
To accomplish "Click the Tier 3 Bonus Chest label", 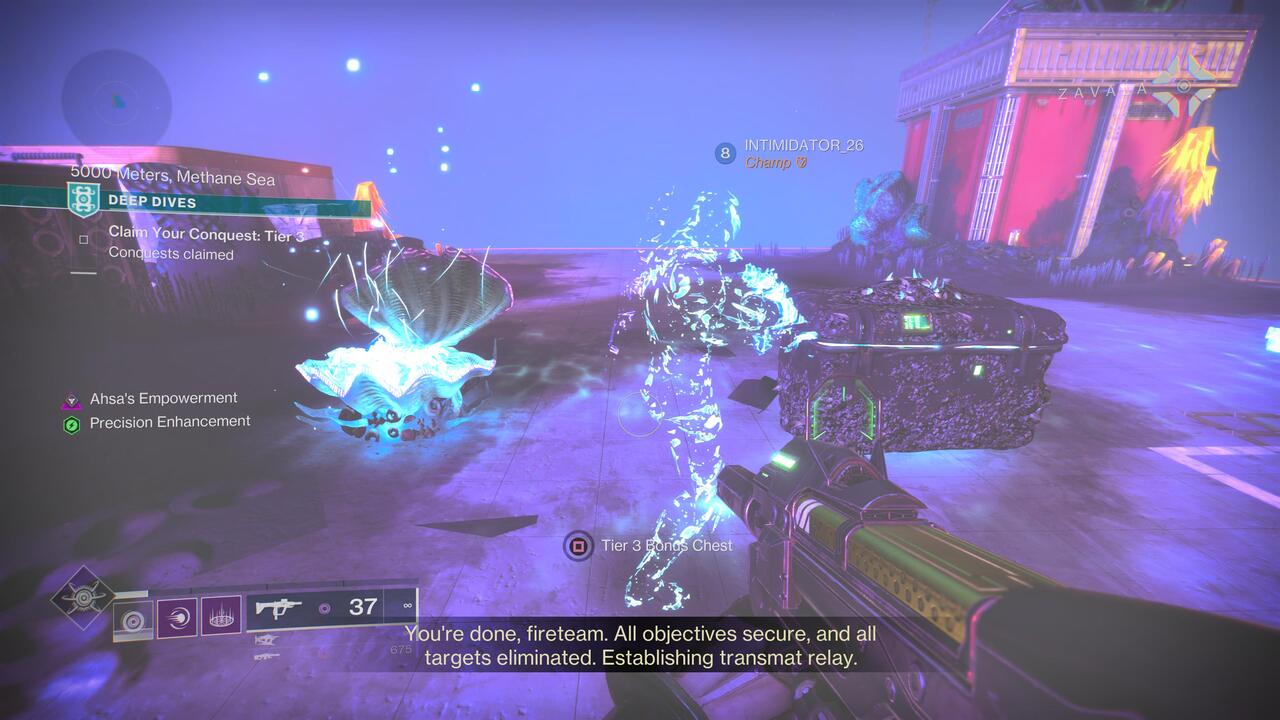I will (665, 546).
